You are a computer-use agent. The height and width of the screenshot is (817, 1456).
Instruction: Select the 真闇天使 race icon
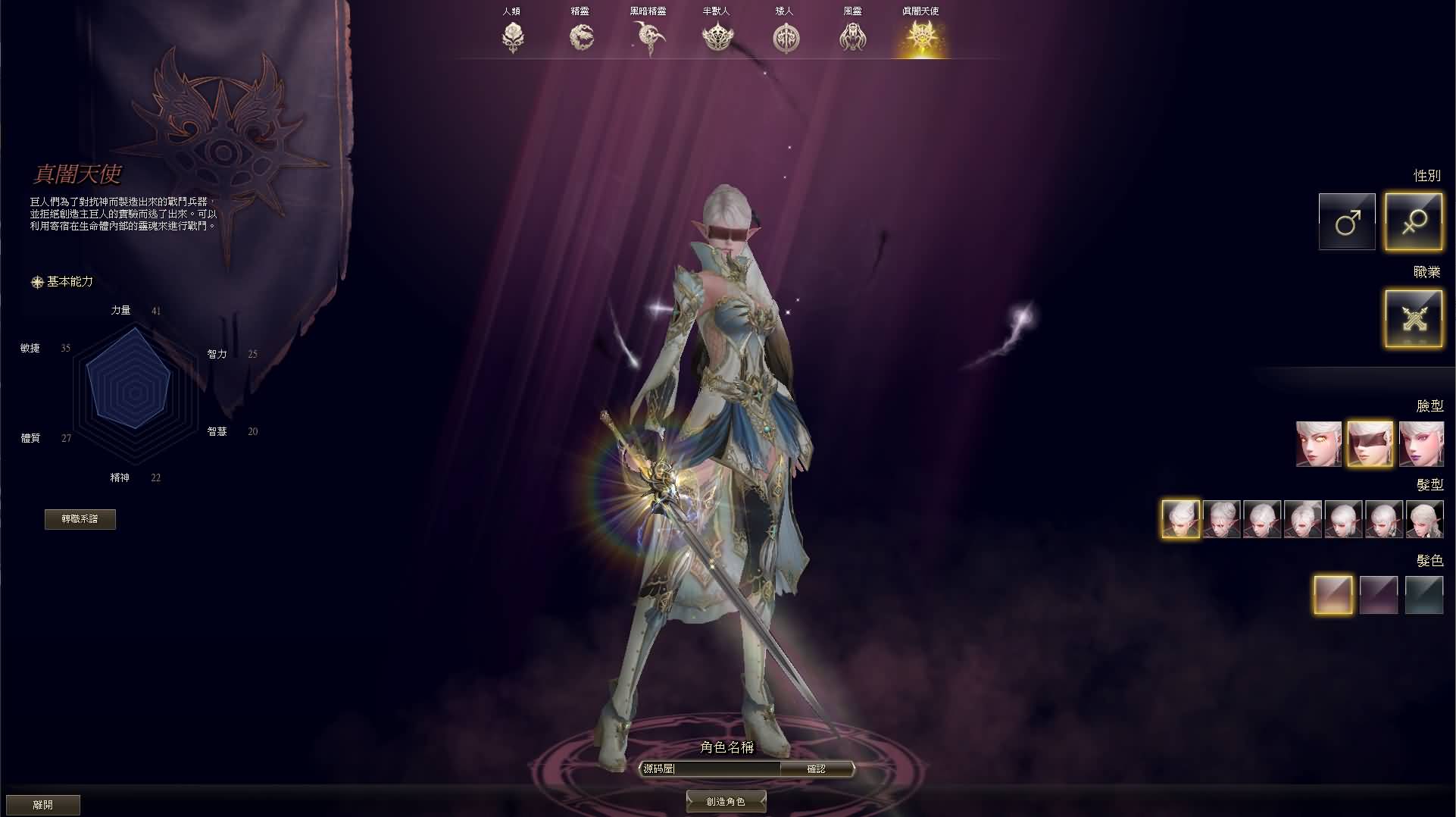click(922, 36)
